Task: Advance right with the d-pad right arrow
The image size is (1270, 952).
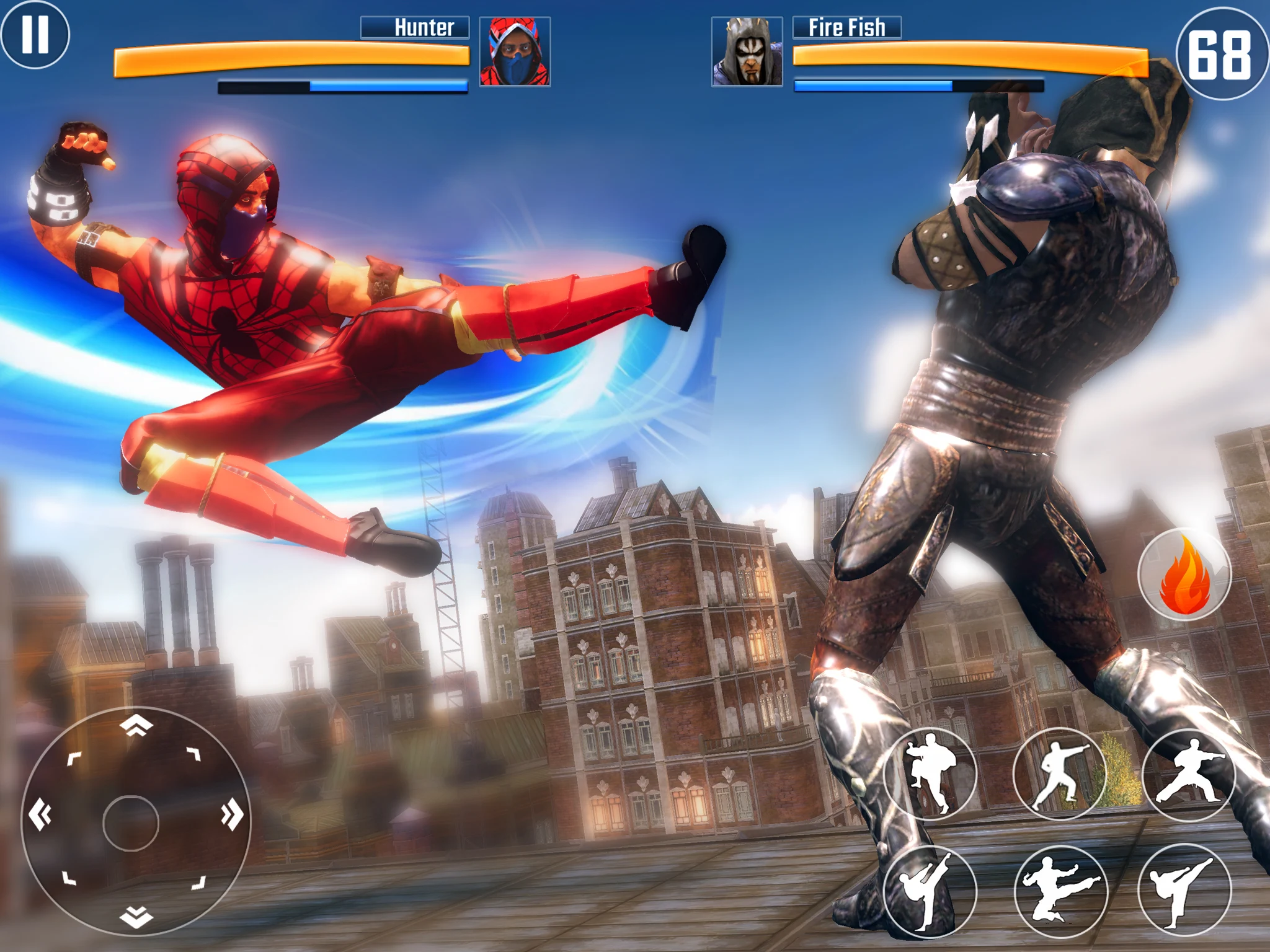Action: [x=232, y=814]
